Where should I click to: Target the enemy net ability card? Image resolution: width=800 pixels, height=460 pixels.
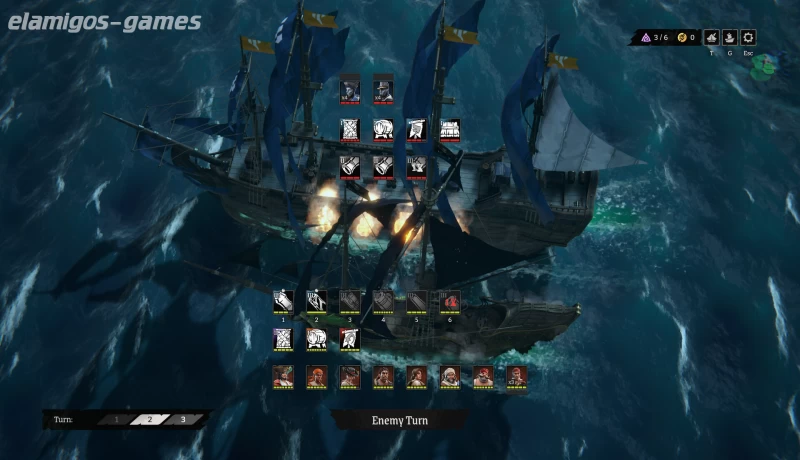click(350, 130)
